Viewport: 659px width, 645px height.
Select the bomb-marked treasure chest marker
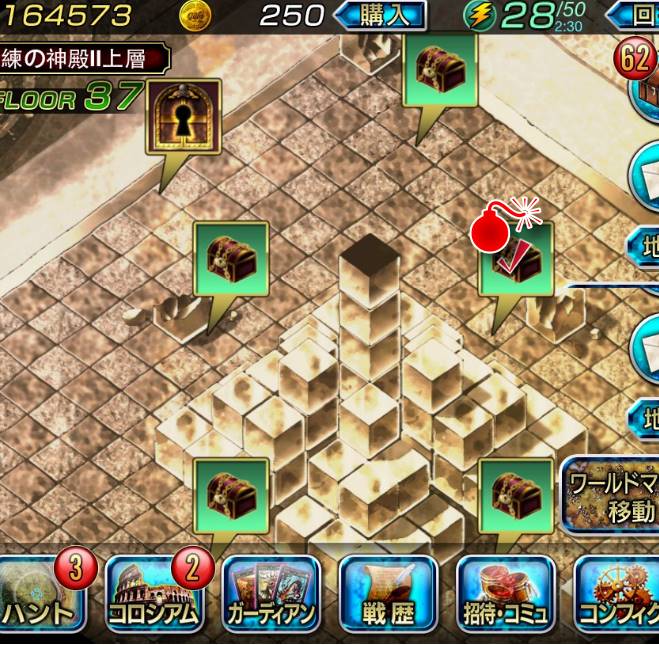point(516,259)
